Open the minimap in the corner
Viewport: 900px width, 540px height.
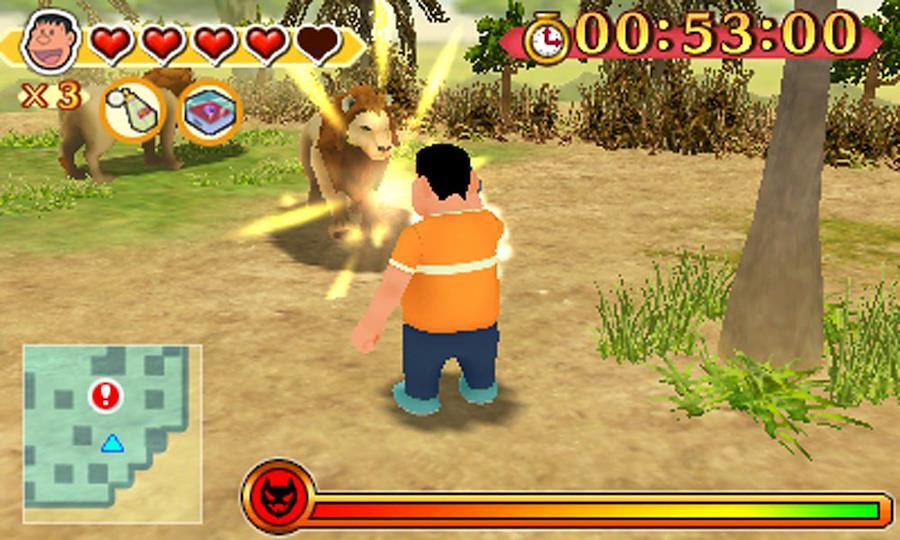112,433
